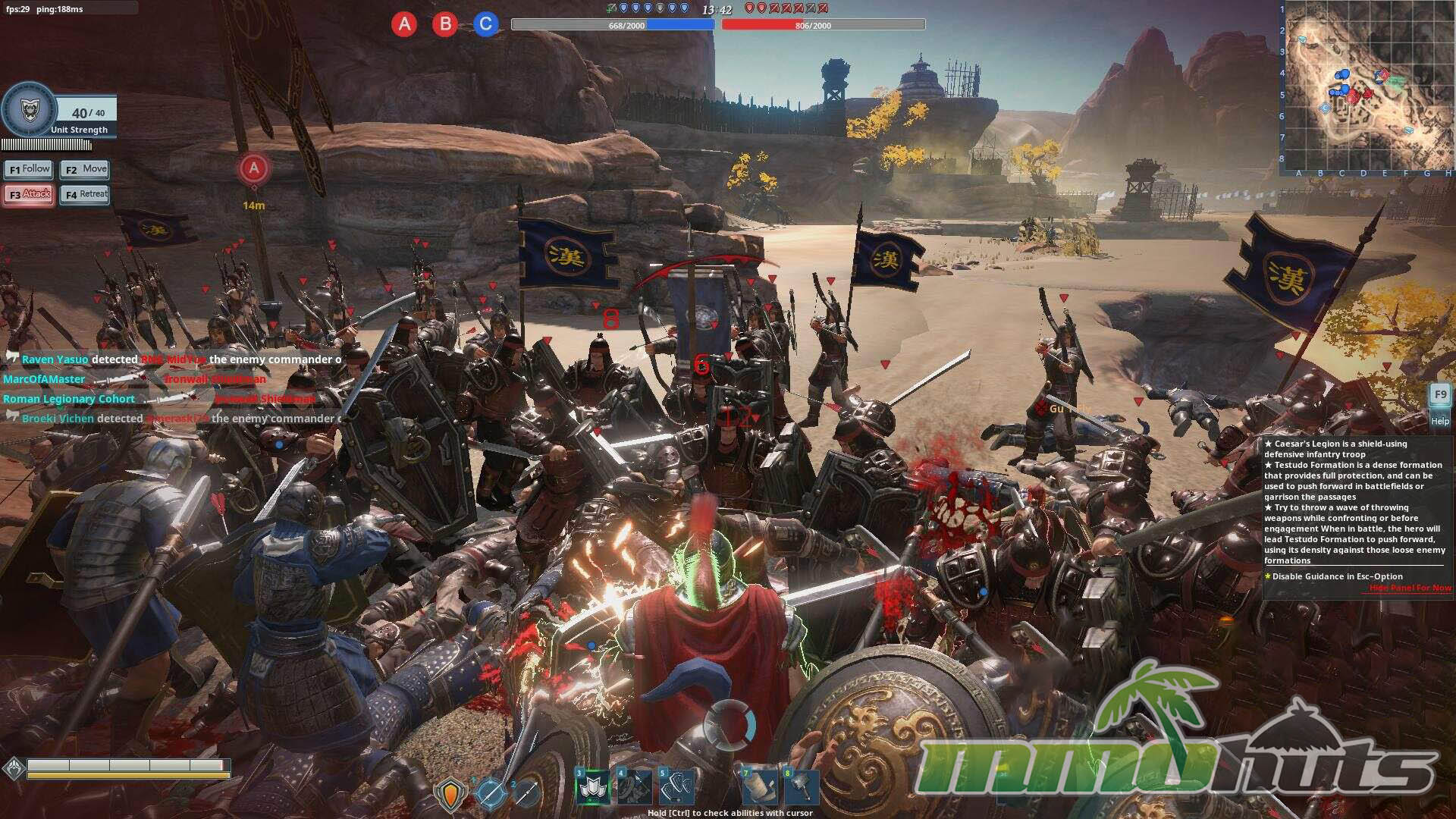Click the blue capture point C
The height and width of the screenshot is (819, 1456).
tap(486, 24)
